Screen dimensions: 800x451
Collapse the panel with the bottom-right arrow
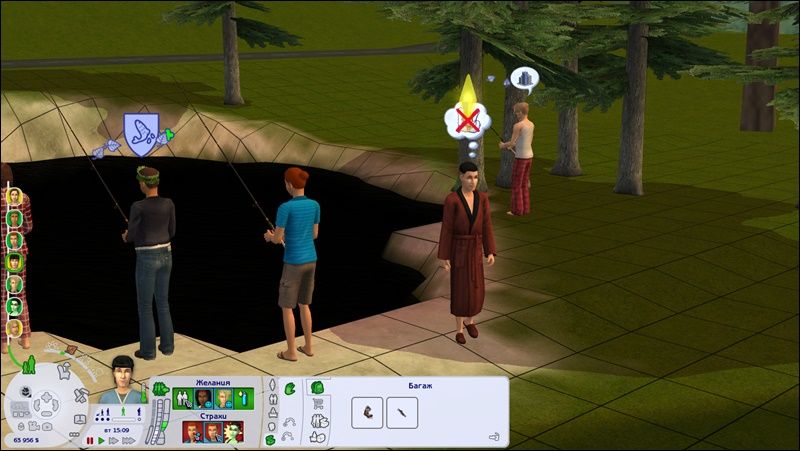coord(494,436)
